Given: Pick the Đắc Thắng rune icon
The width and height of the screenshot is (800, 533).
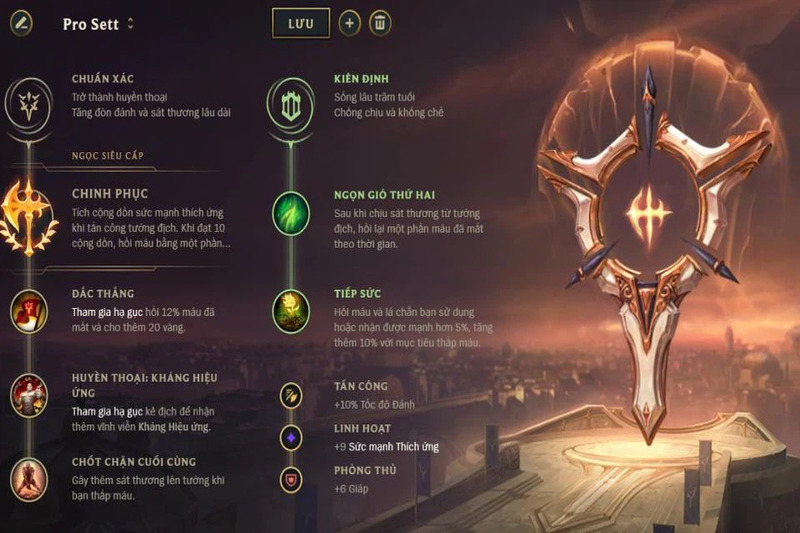Looking at the screenshot, I should (x=29, y=310).
